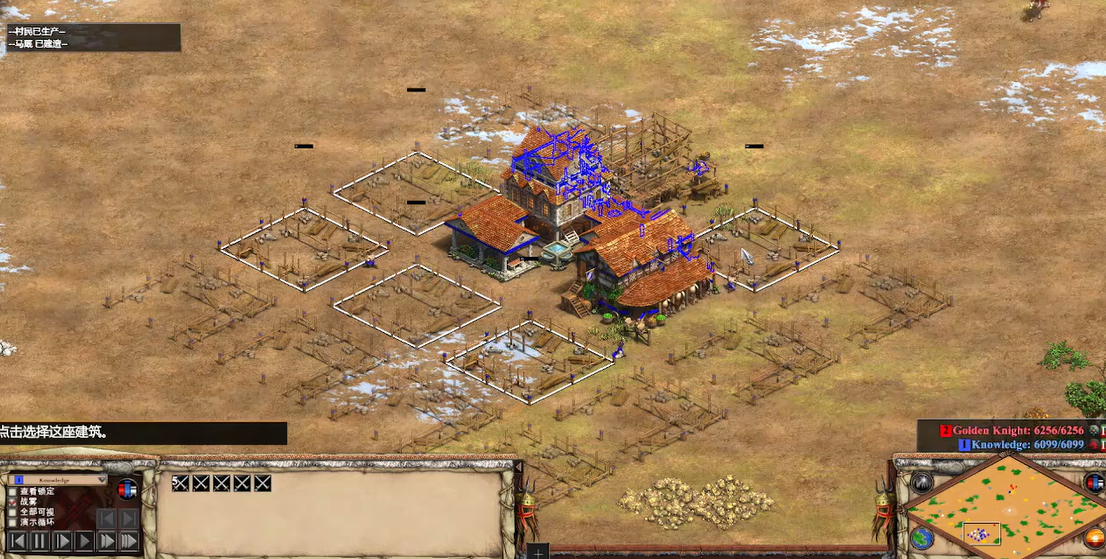Click the sunset icon beside the minimap
The height and width of the screenshot is (559, 1106).
tap(1094, 538)
